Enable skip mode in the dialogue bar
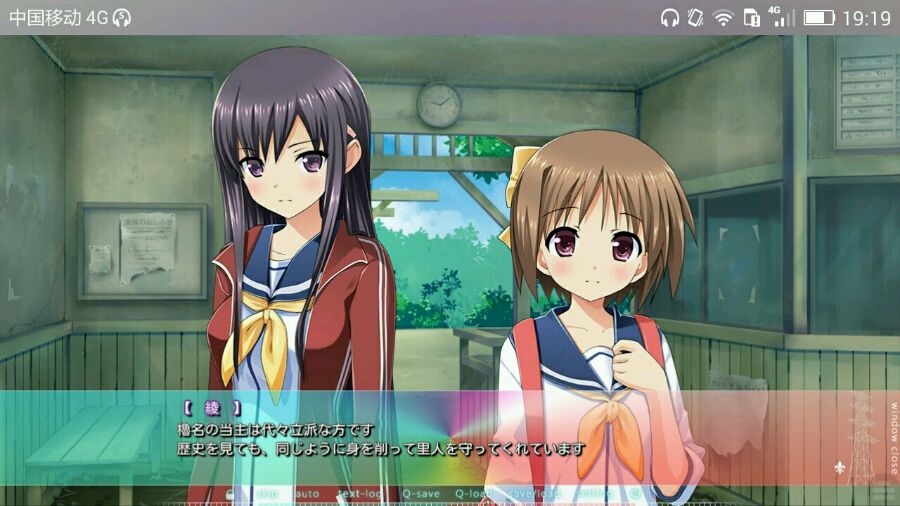900x506 pixels. 267,494
